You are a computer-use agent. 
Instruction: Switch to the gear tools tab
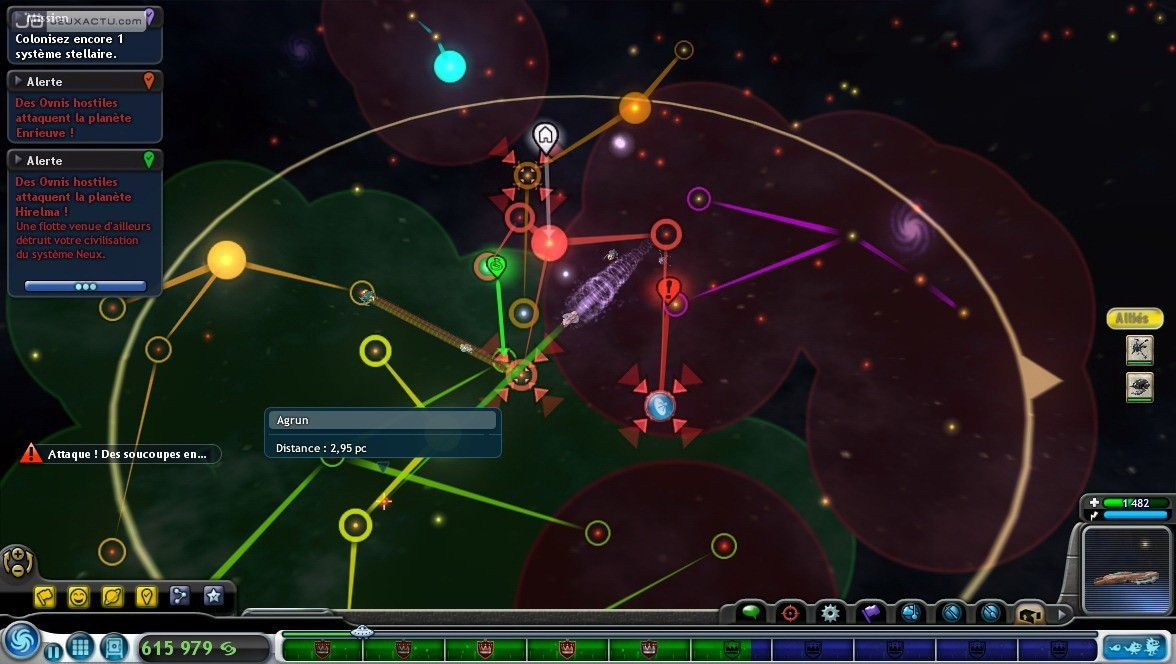pyautogui.click(x=830, y=612)
